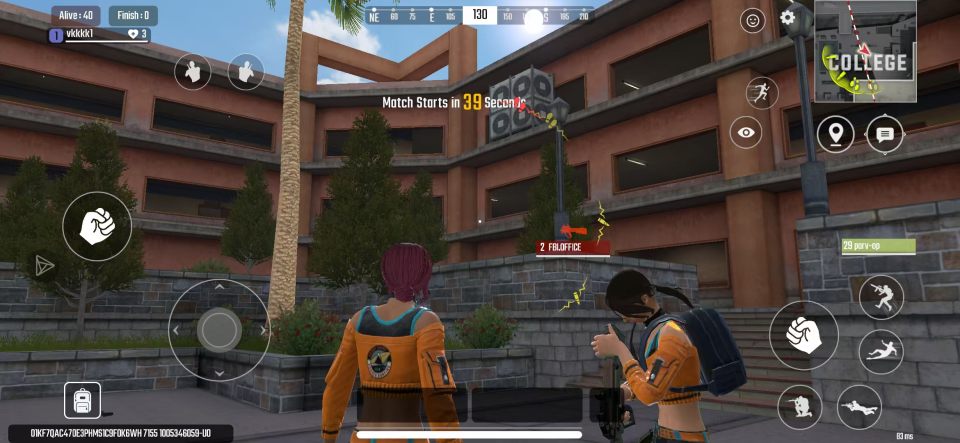Viewport: 960px width, 443px height.
Task: Go prone with the lying soldier button
Action: click(x=859, y=406)
